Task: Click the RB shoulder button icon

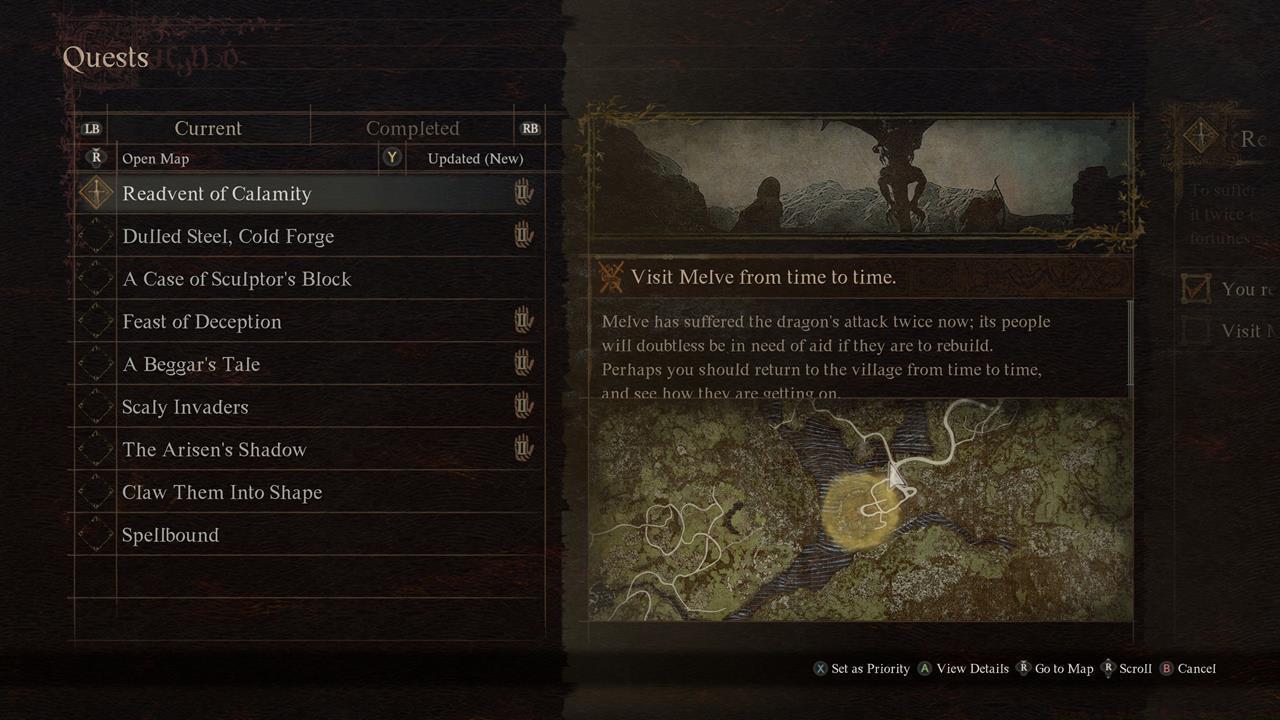Action: pyautogui.click(x=530, y=129)
